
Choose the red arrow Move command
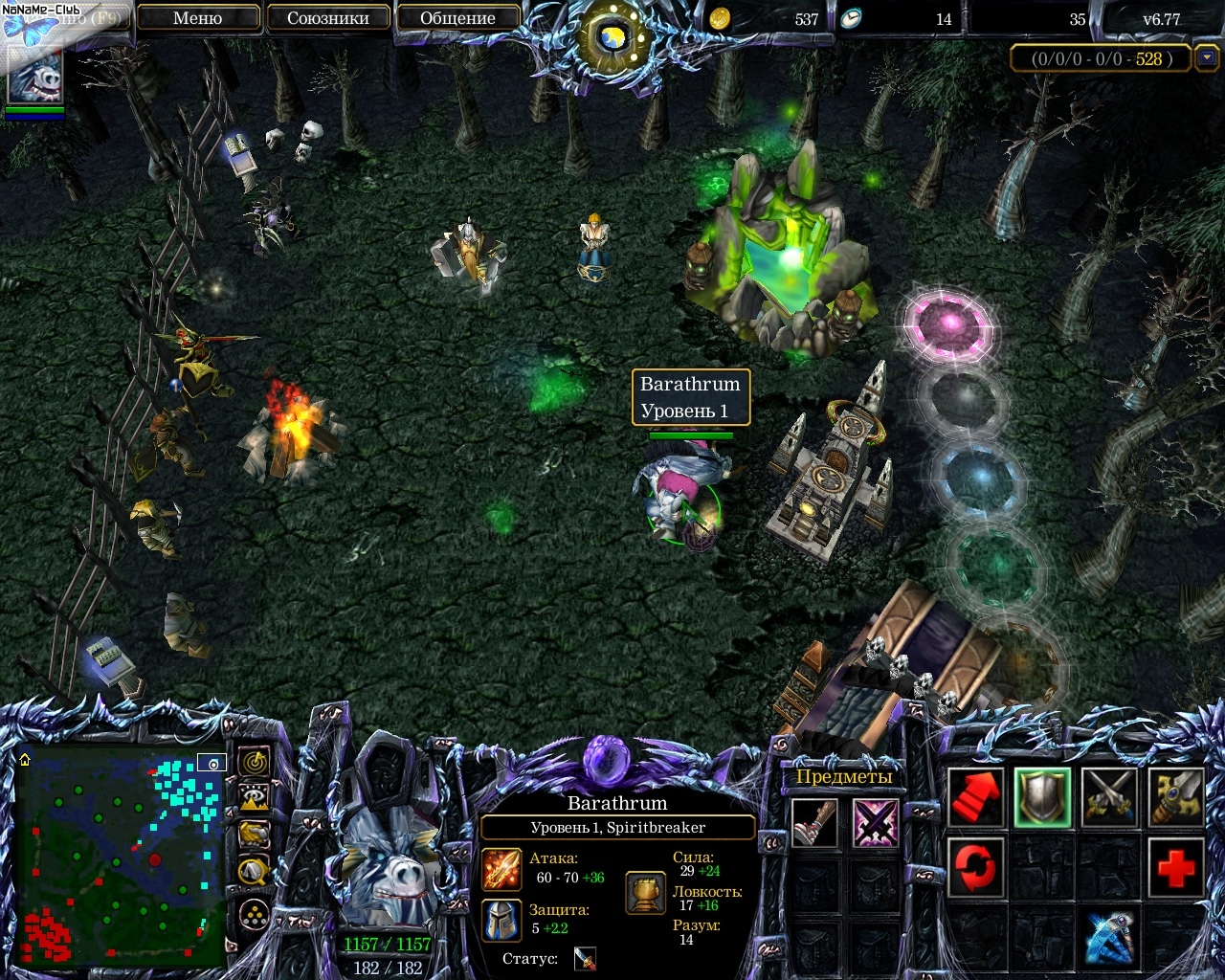coord(975,798)
